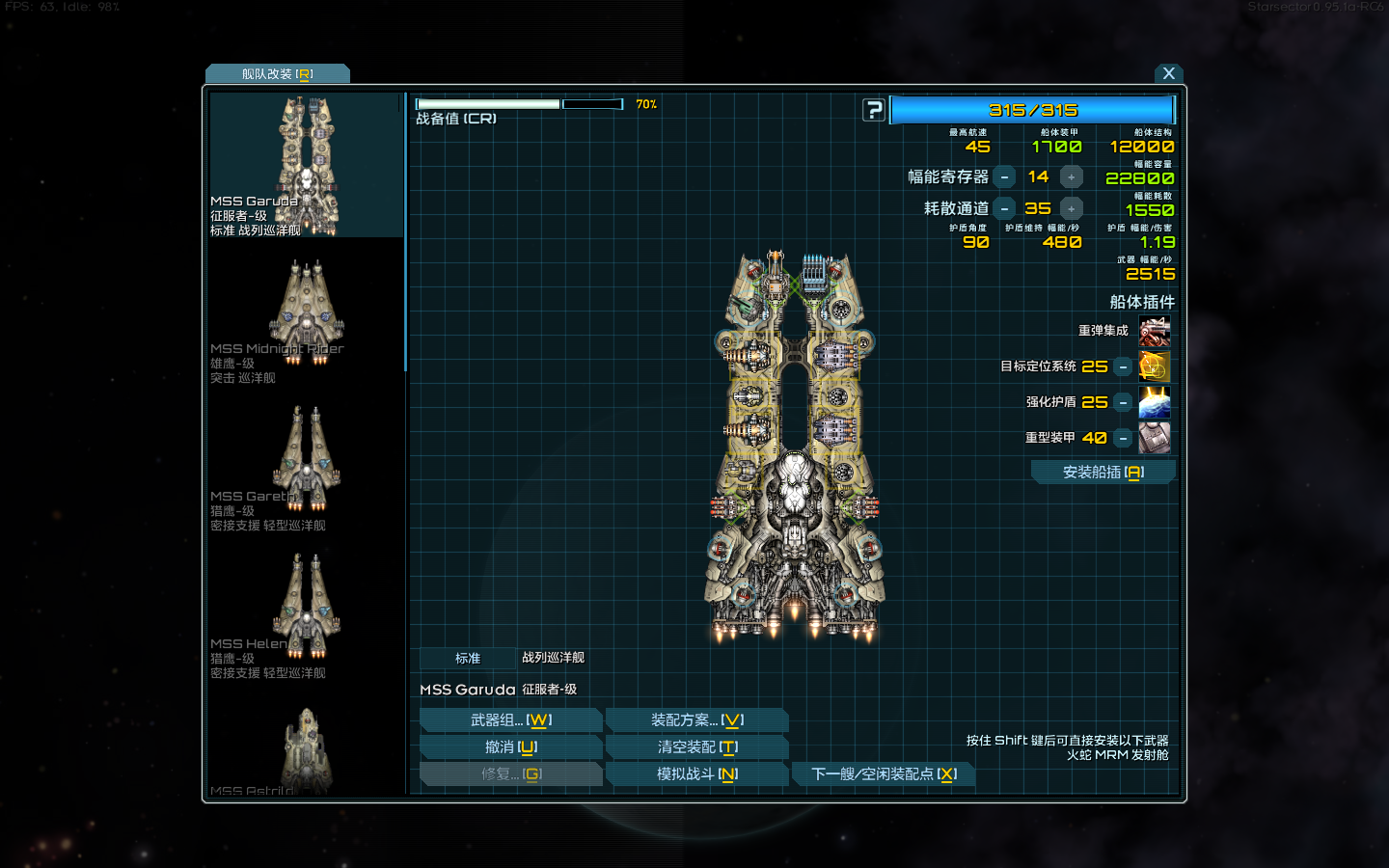Remove the 目标定位系统 hullmod

pyautogui.click(x=1123, y=367)
